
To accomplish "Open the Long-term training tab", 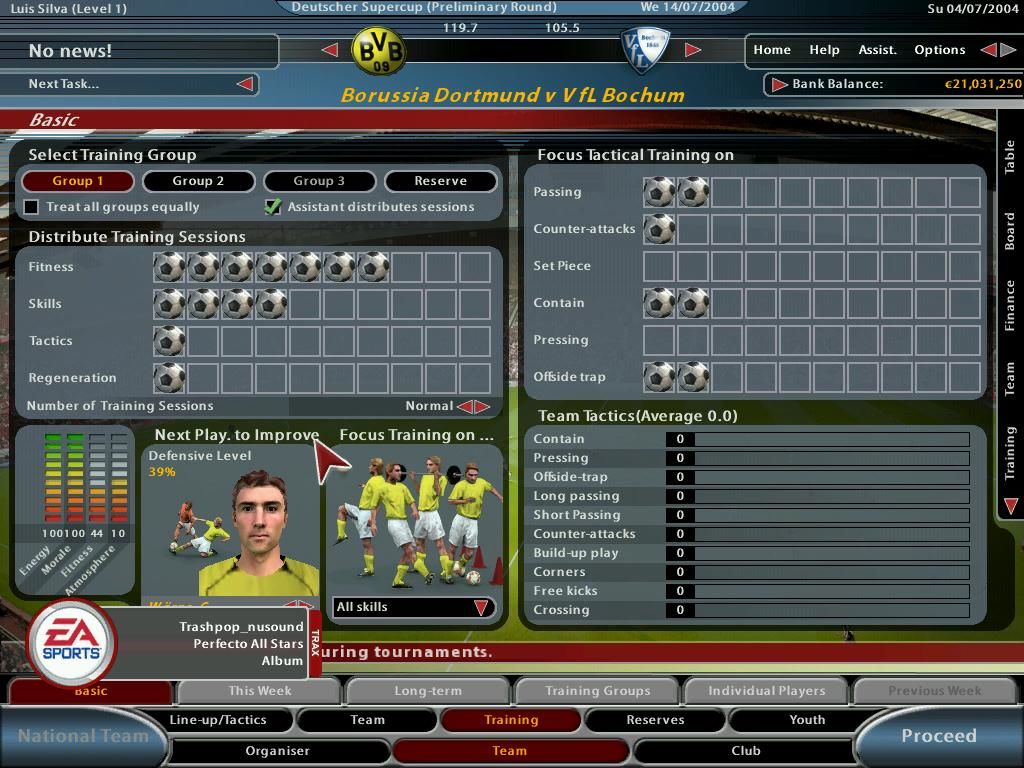I will coord(428,691).
